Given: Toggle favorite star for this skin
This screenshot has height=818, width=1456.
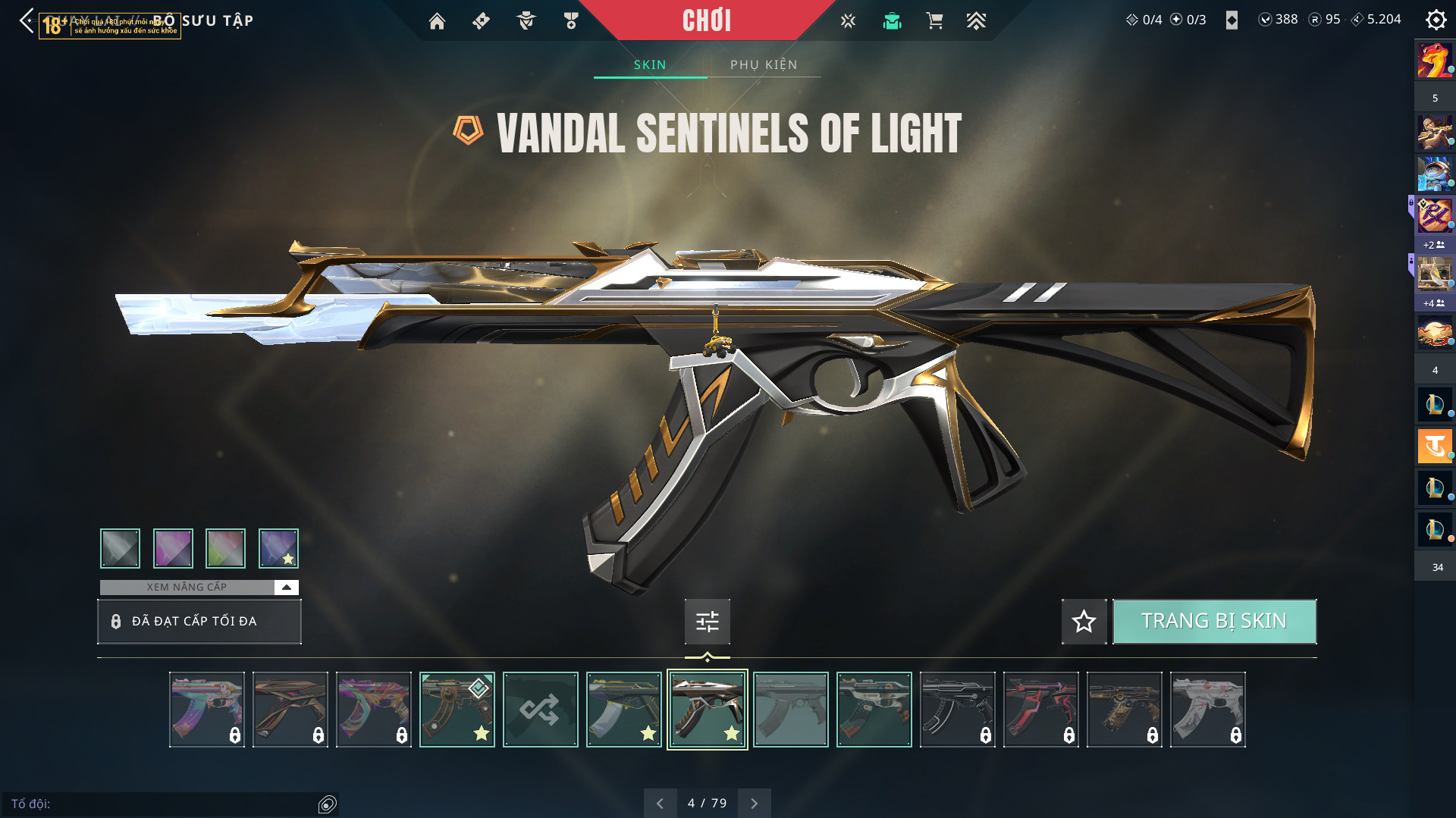Looking at the screenshot, I should tap(1084, 621).
